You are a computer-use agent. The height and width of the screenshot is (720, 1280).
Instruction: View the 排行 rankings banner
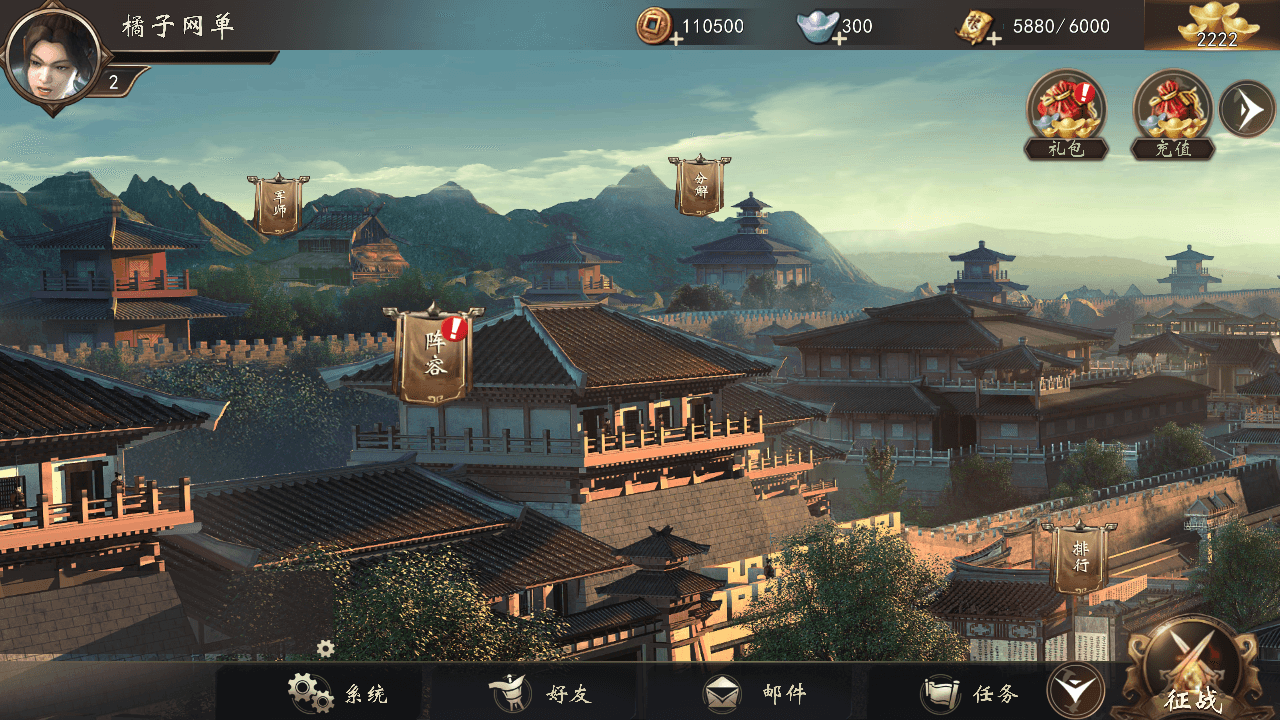coord(1078,558)
